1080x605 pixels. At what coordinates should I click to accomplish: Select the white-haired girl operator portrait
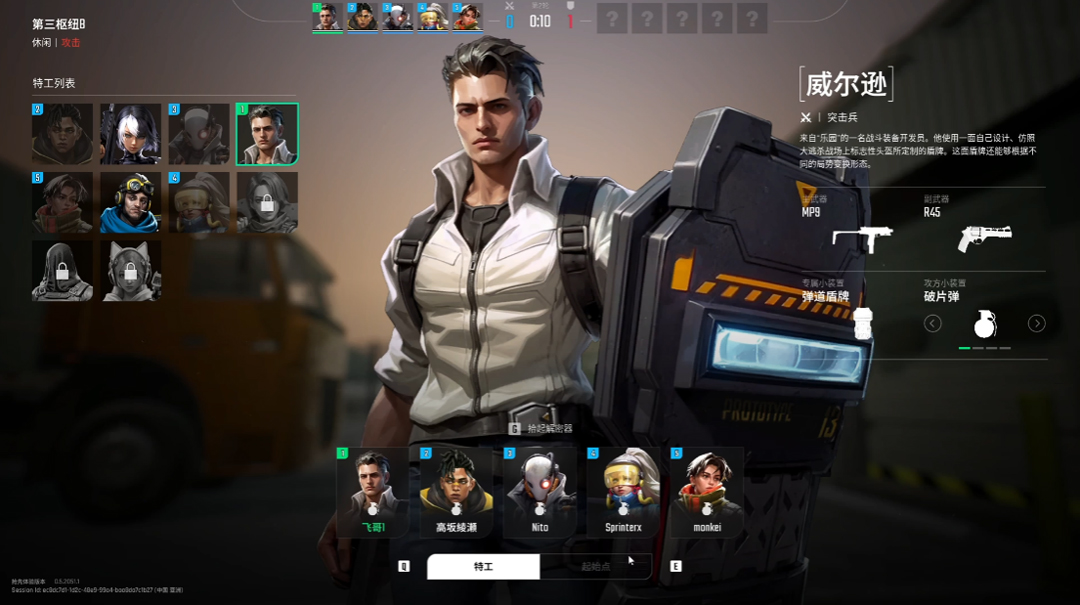pos(130,134)
